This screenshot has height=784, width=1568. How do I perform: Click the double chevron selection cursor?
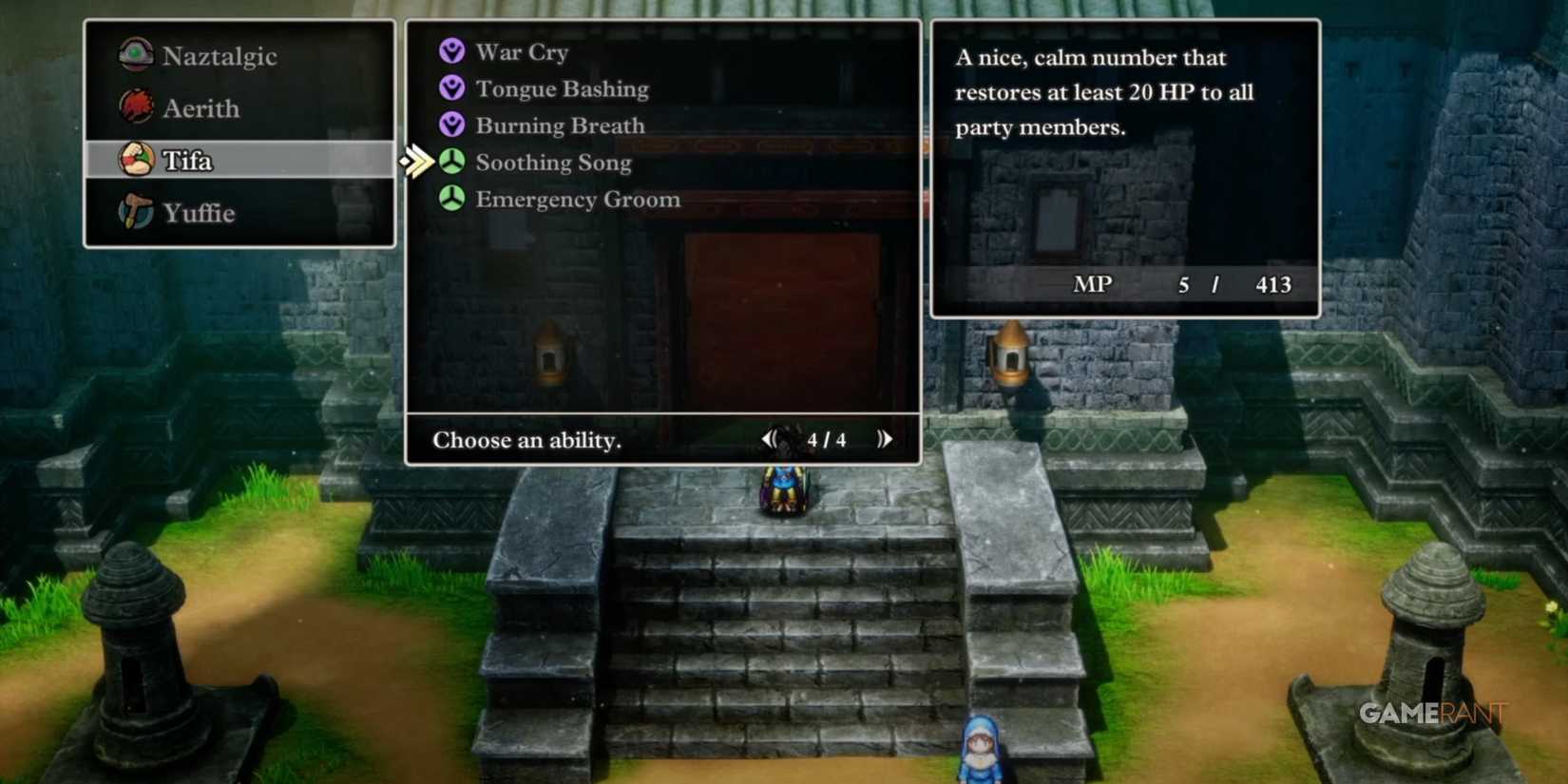tap(418, 162)
